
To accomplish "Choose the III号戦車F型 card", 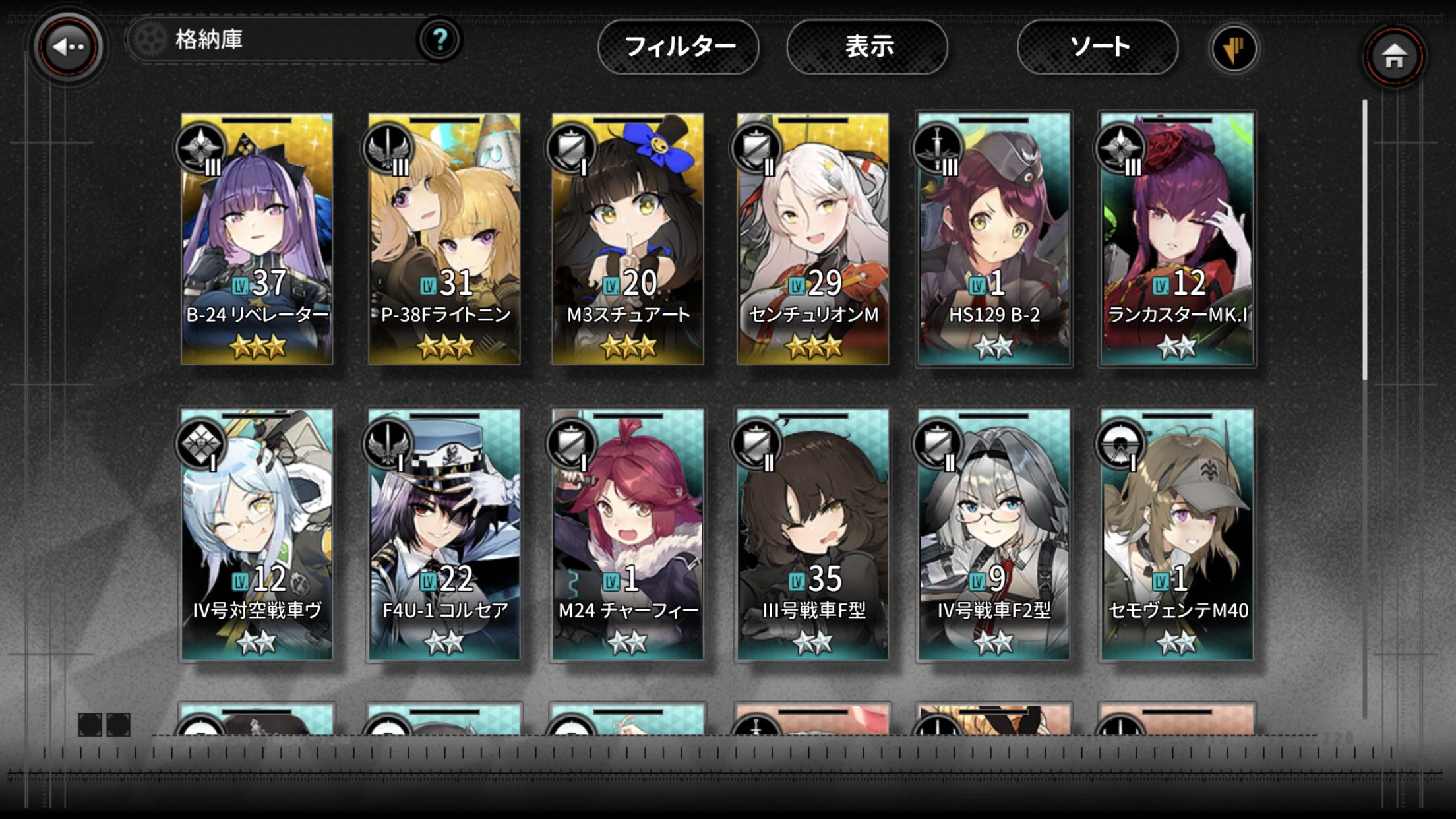I will [812, 534].
